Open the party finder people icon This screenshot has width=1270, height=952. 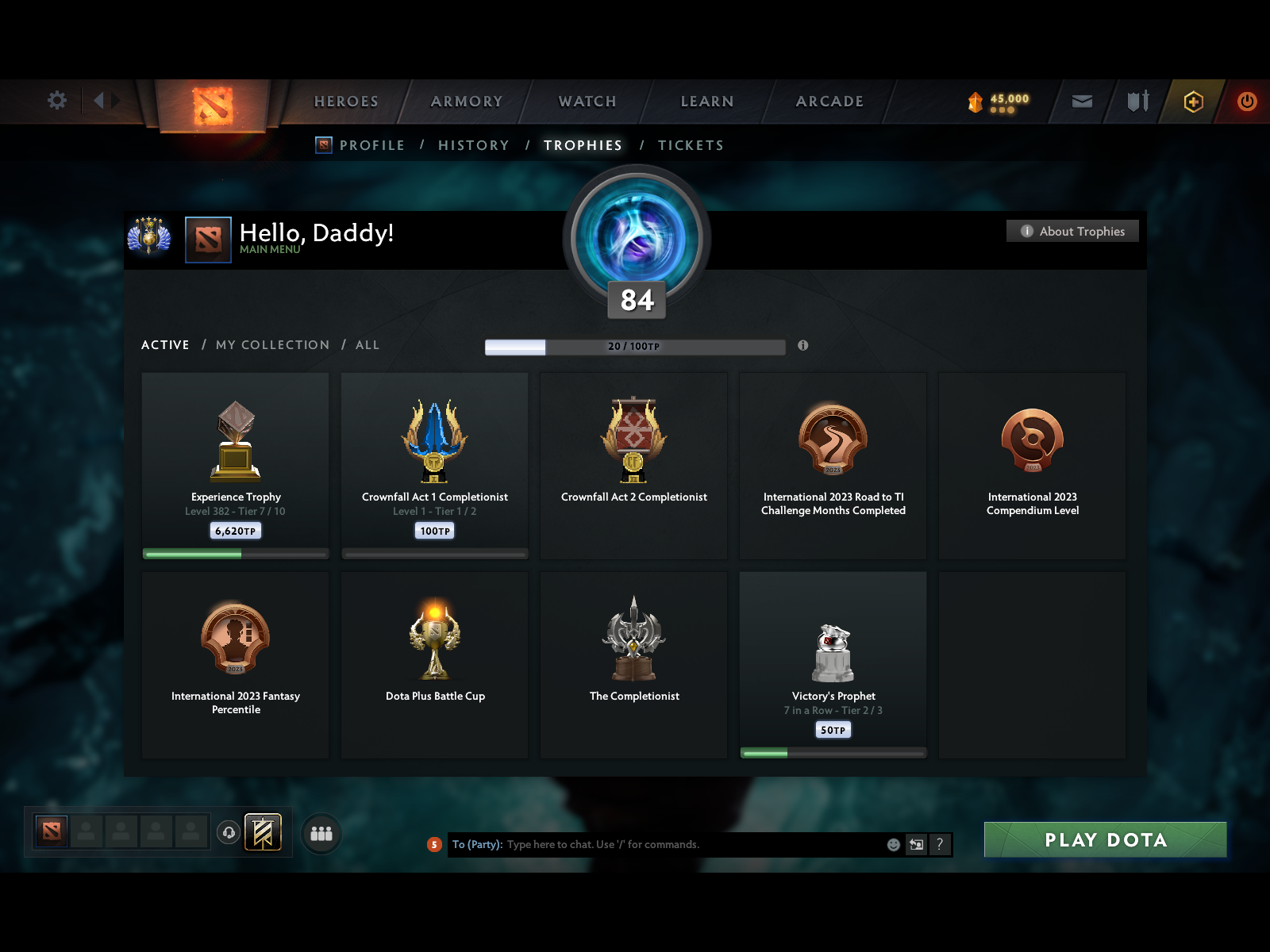point(321,833)
